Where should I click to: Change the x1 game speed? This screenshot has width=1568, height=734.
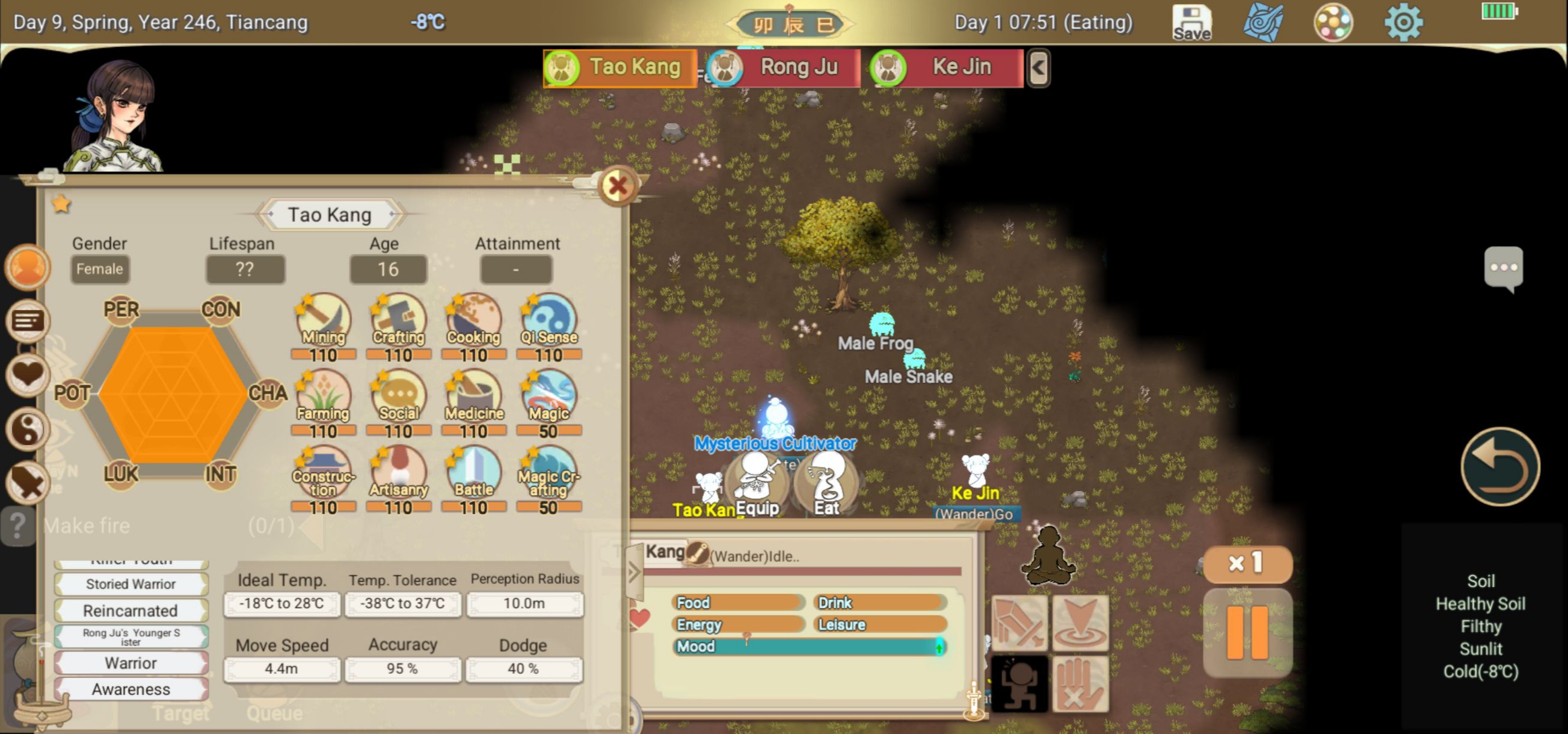pos(1247,564)
